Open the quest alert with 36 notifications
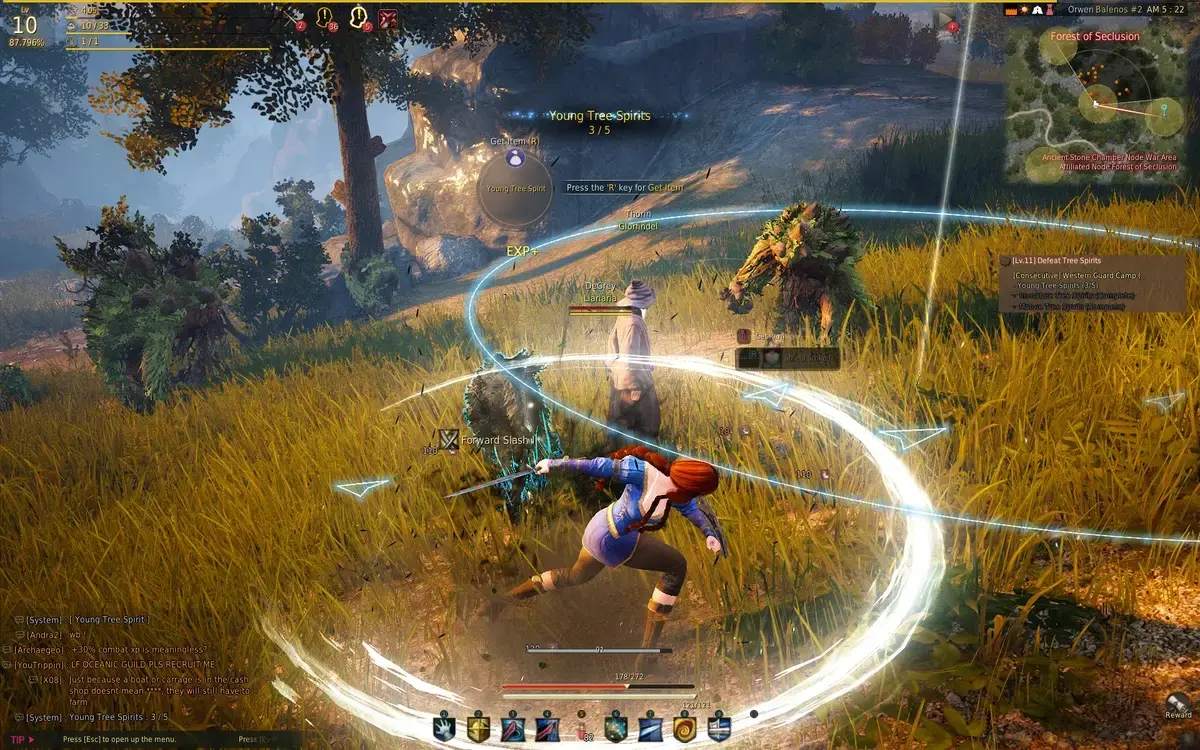Image resolution: width=1200 pixels, height=750 pixels. pyautogui.click(x=325, y=17)
